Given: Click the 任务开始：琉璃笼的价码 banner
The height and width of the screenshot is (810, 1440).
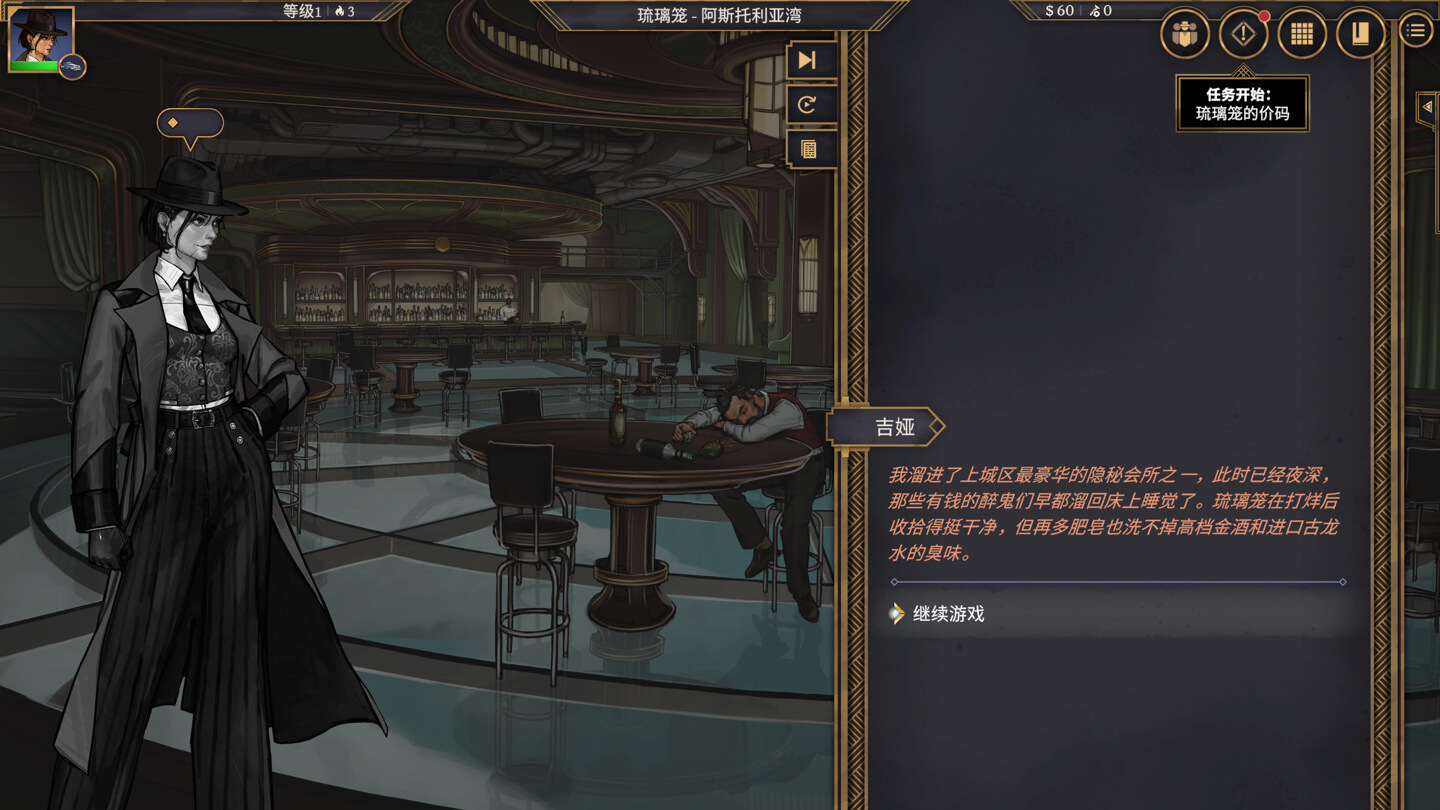Looking at the screenshot, I should pyautogui.click(x=1242, y=103).
